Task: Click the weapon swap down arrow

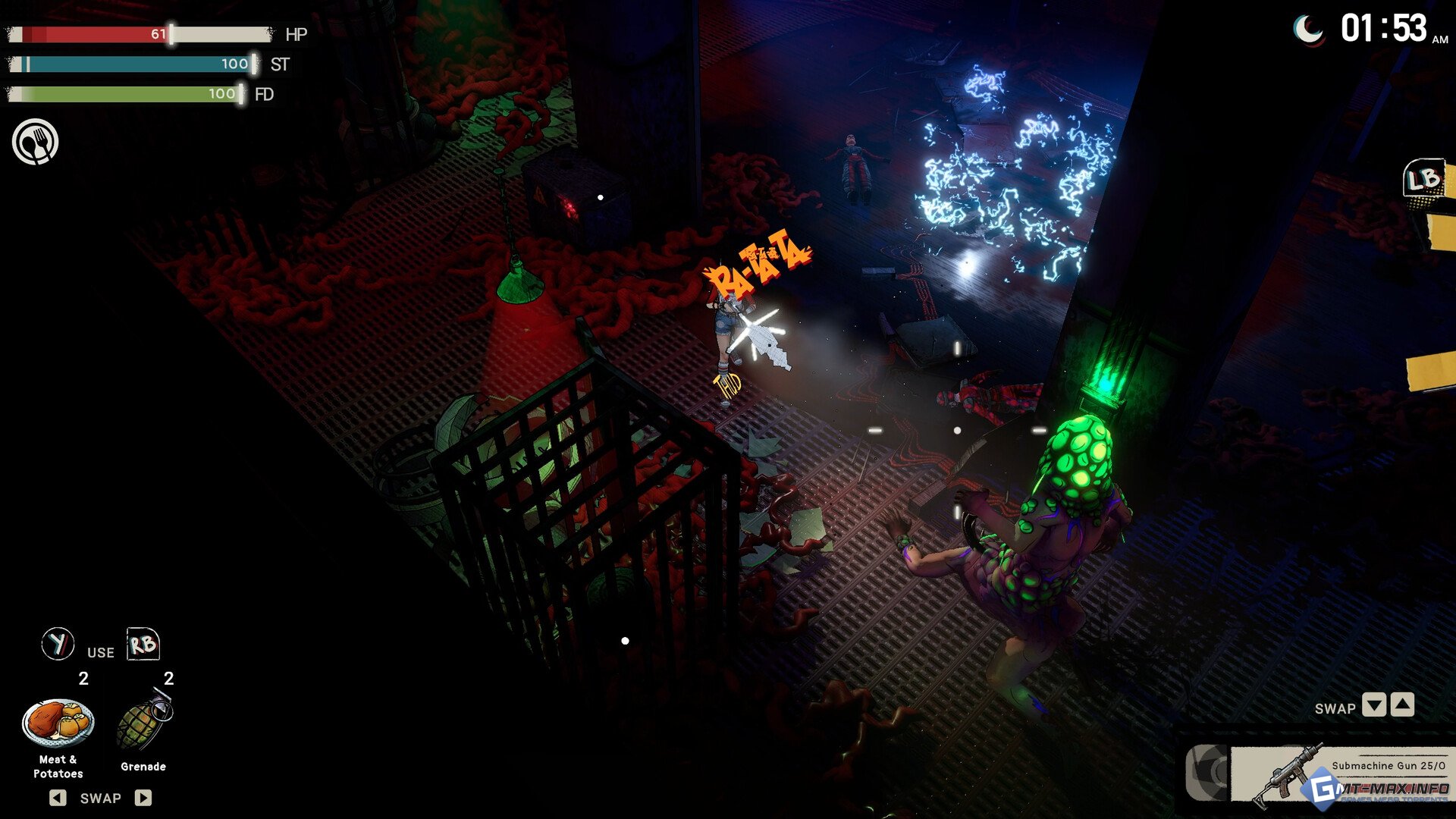Action: pos(1373,705)
